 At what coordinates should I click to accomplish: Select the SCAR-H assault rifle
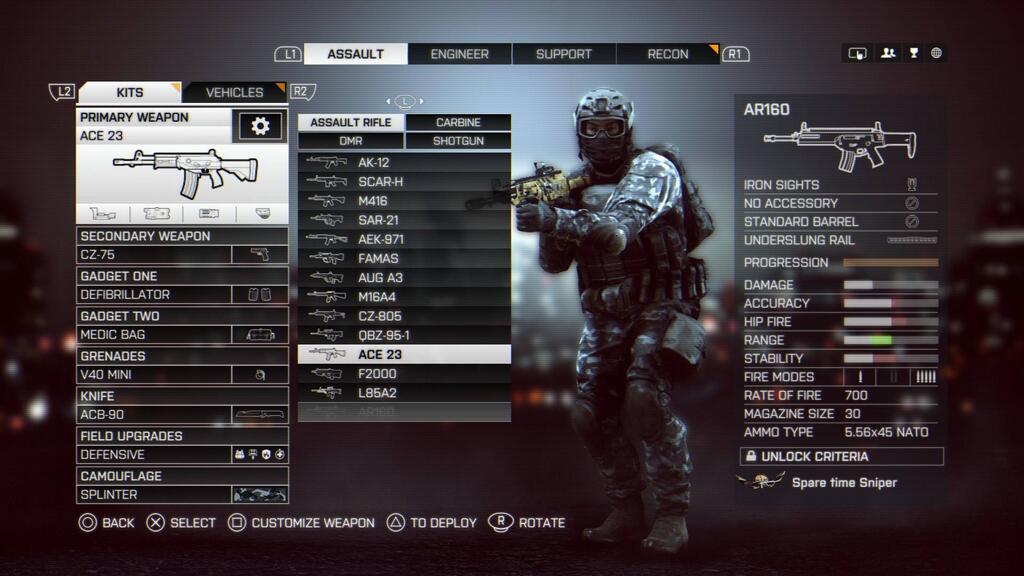[404, 182]
